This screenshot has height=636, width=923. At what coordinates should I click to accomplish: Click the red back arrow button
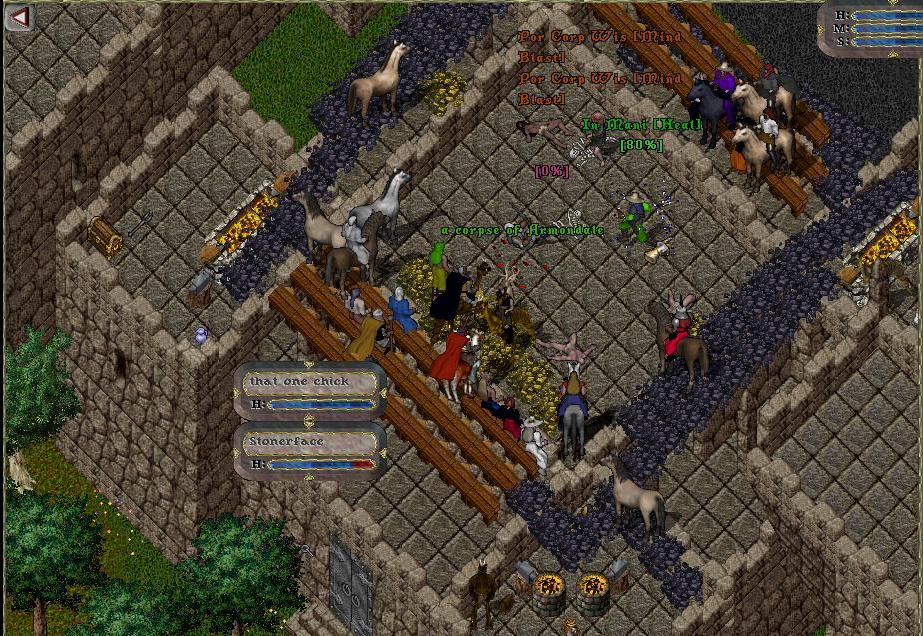tap(19, 17)
